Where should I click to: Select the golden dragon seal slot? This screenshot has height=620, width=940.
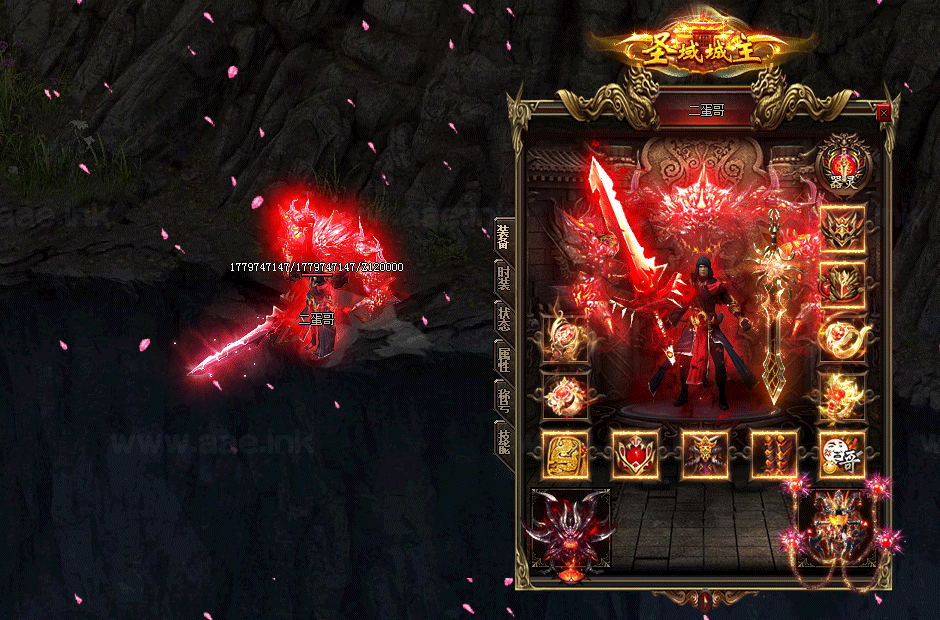(565, 455)
